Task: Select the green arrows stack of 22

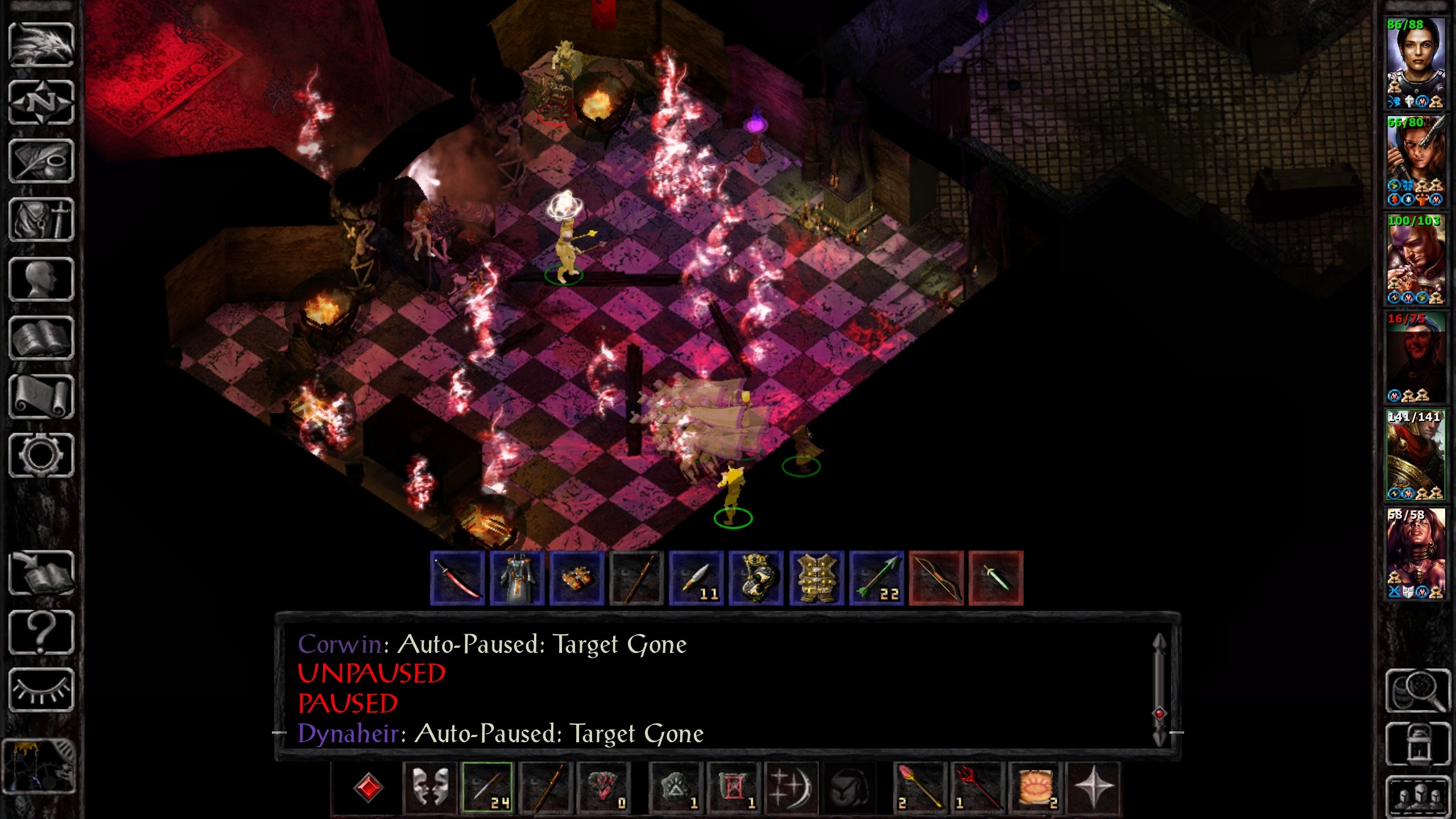Action: click(x=876, y=578)
